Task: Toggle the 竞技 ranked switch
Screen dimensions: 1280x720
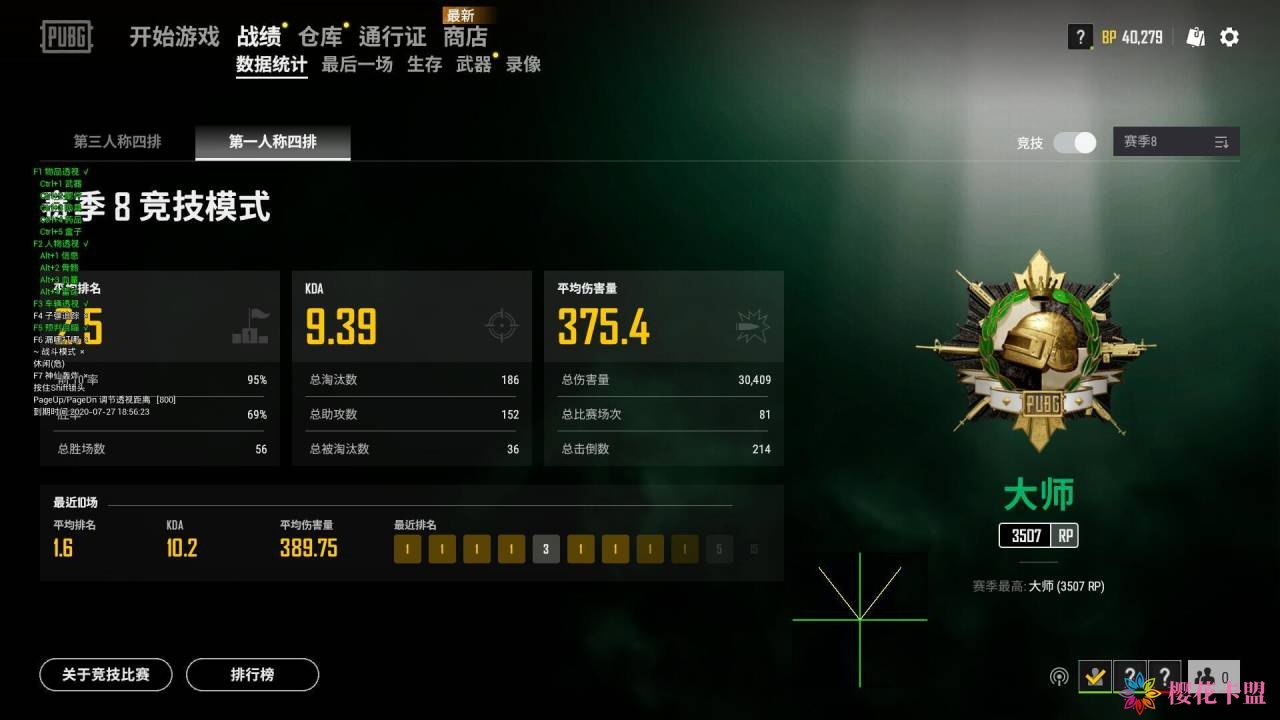Action: (x=1075, y=142)
